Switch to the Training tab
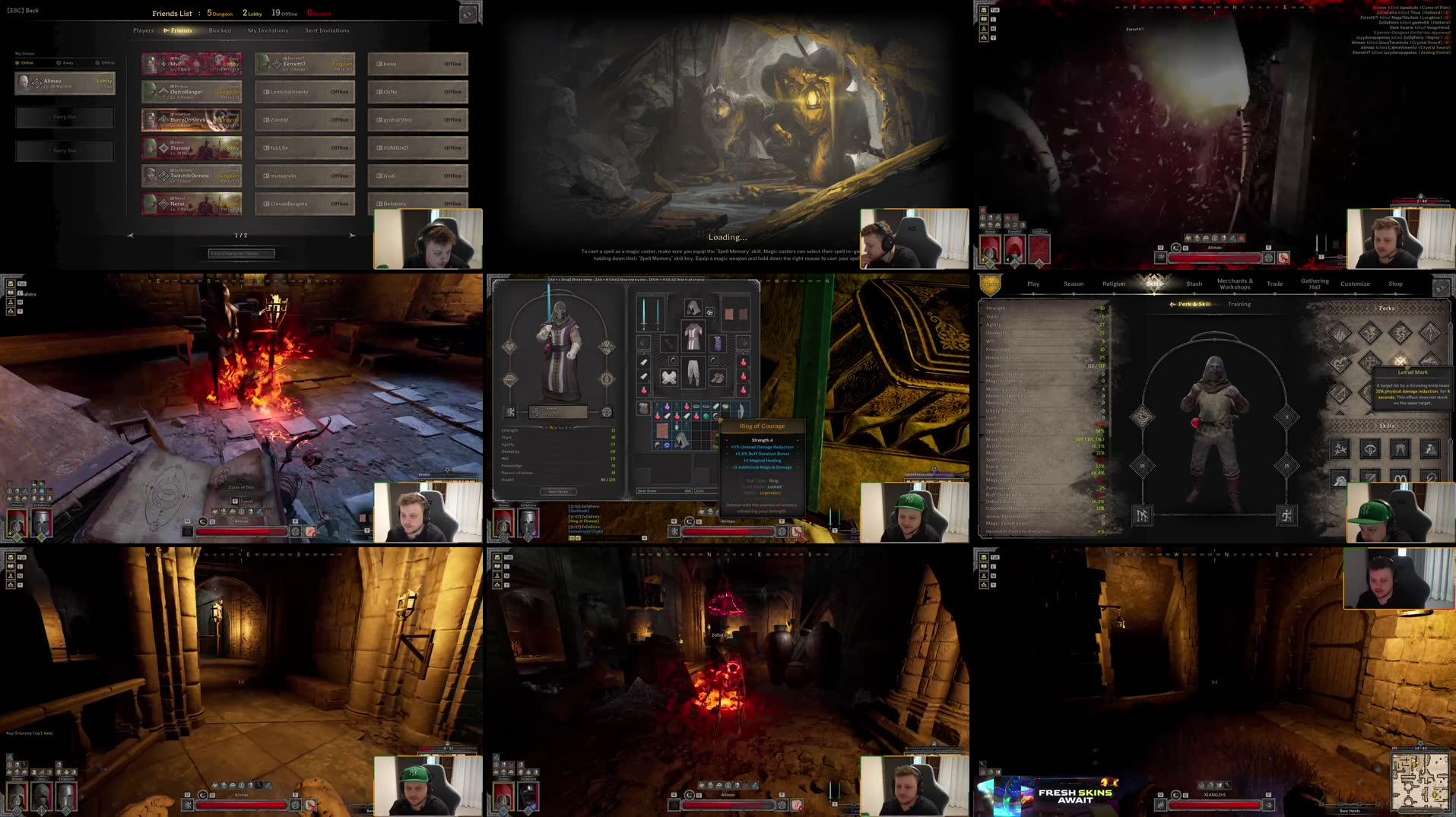 [1239, 304]
